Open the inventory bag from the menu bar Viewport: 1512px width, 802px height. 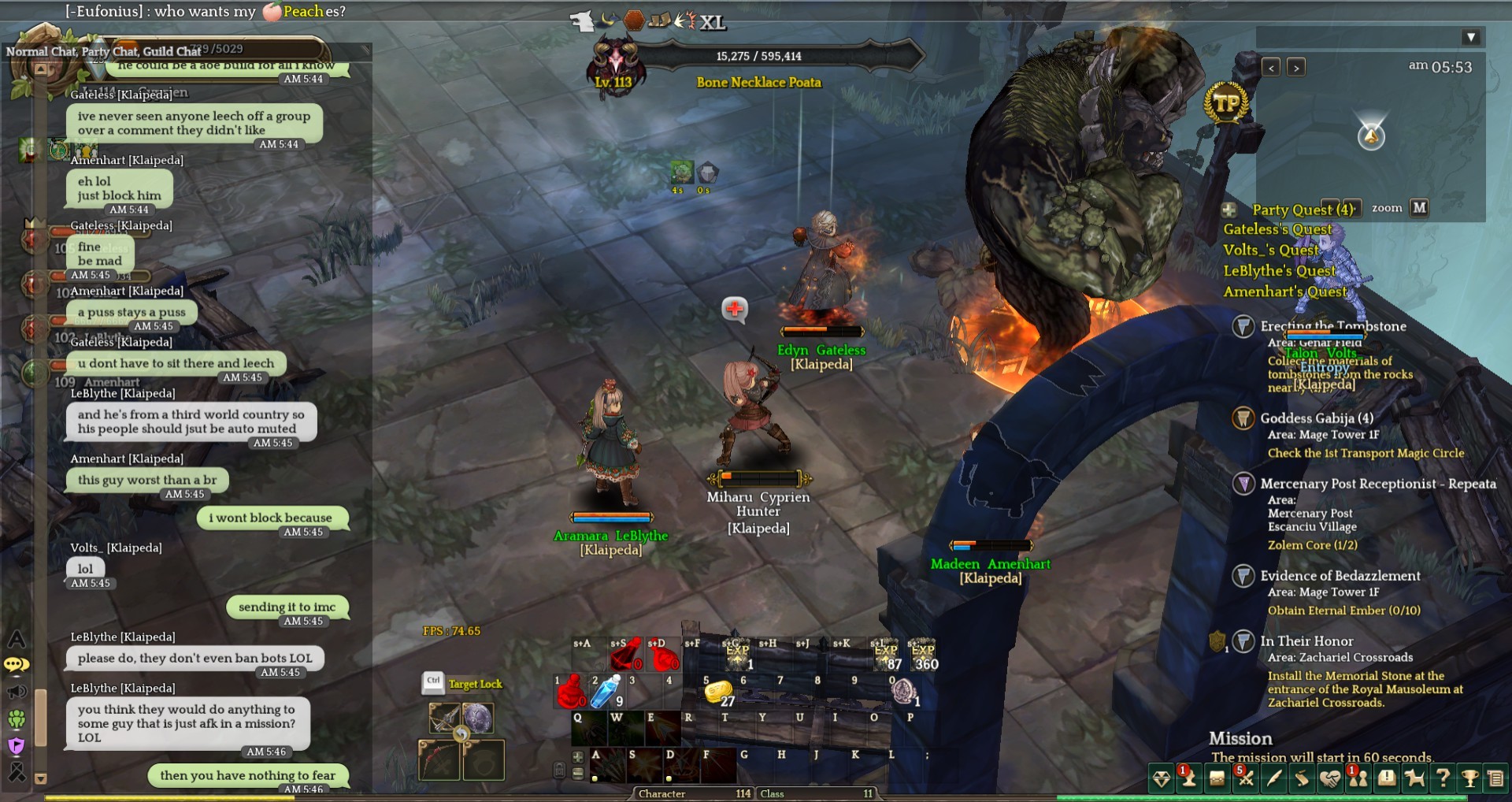pos(1217,779)
